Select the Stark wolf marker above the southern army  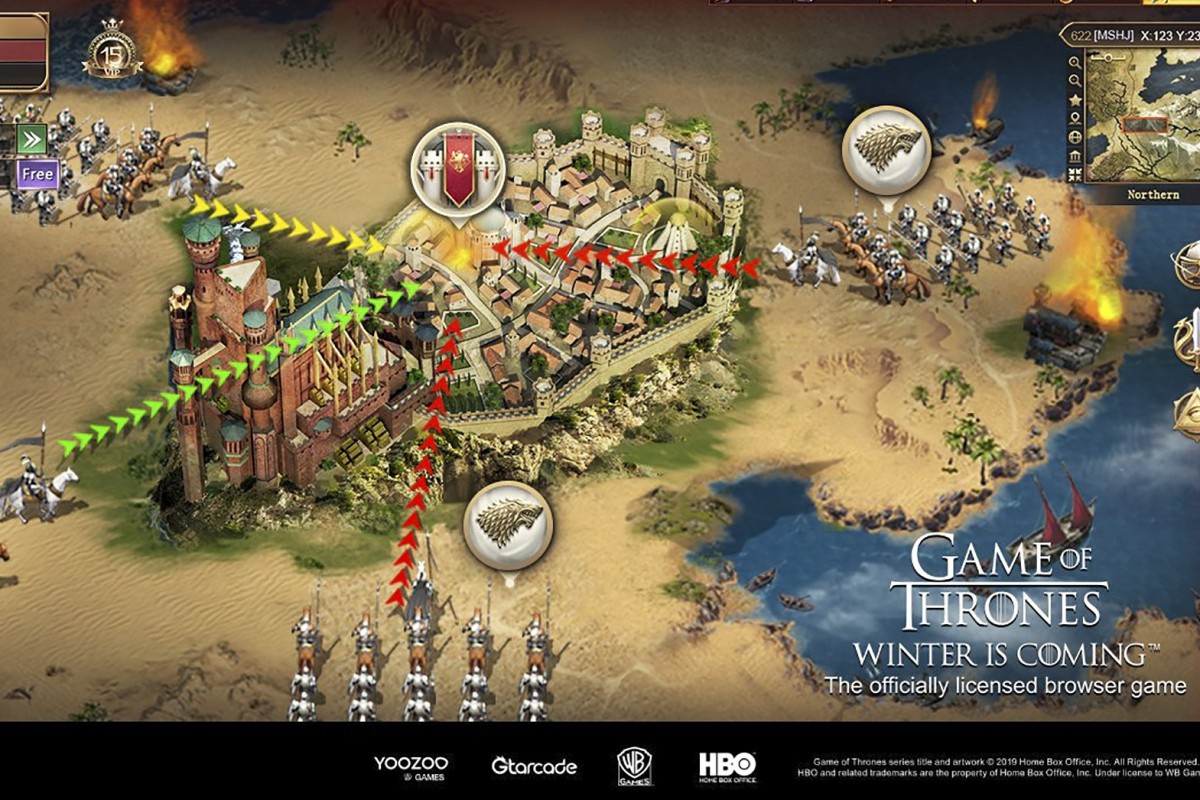(508, 524)
